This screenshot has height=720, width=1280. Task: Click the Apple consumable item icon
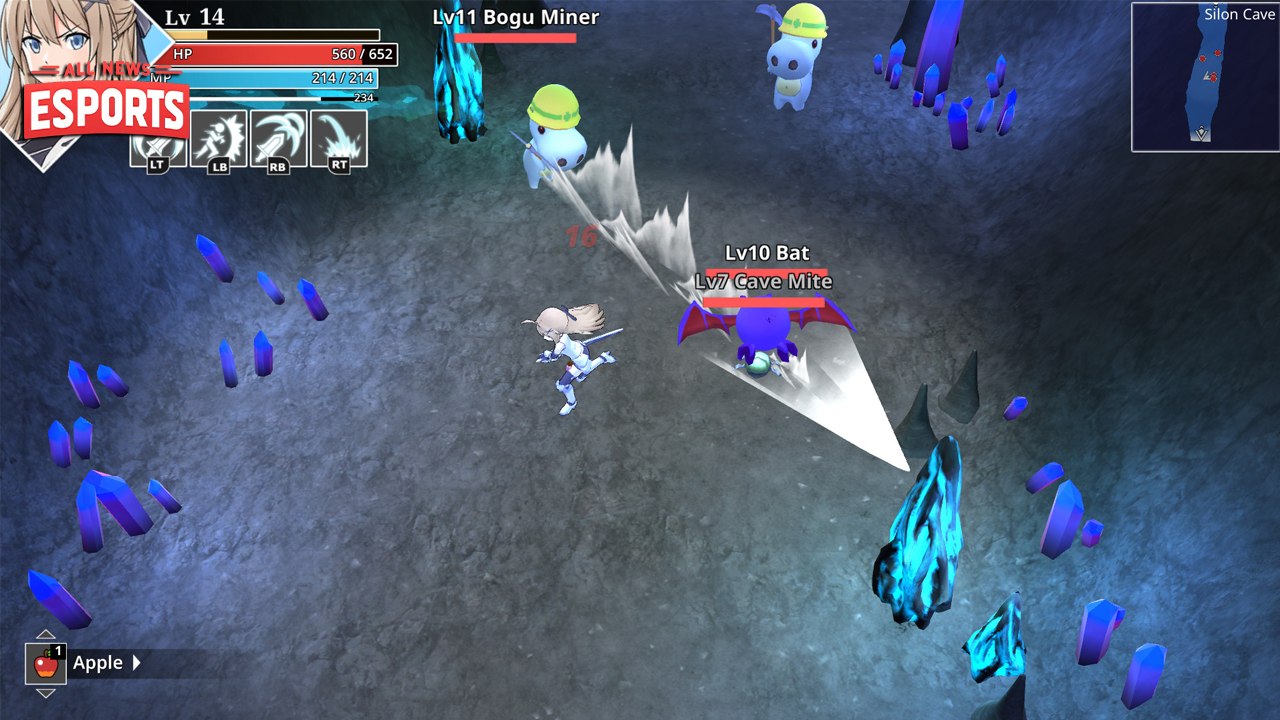click(46, 664)
